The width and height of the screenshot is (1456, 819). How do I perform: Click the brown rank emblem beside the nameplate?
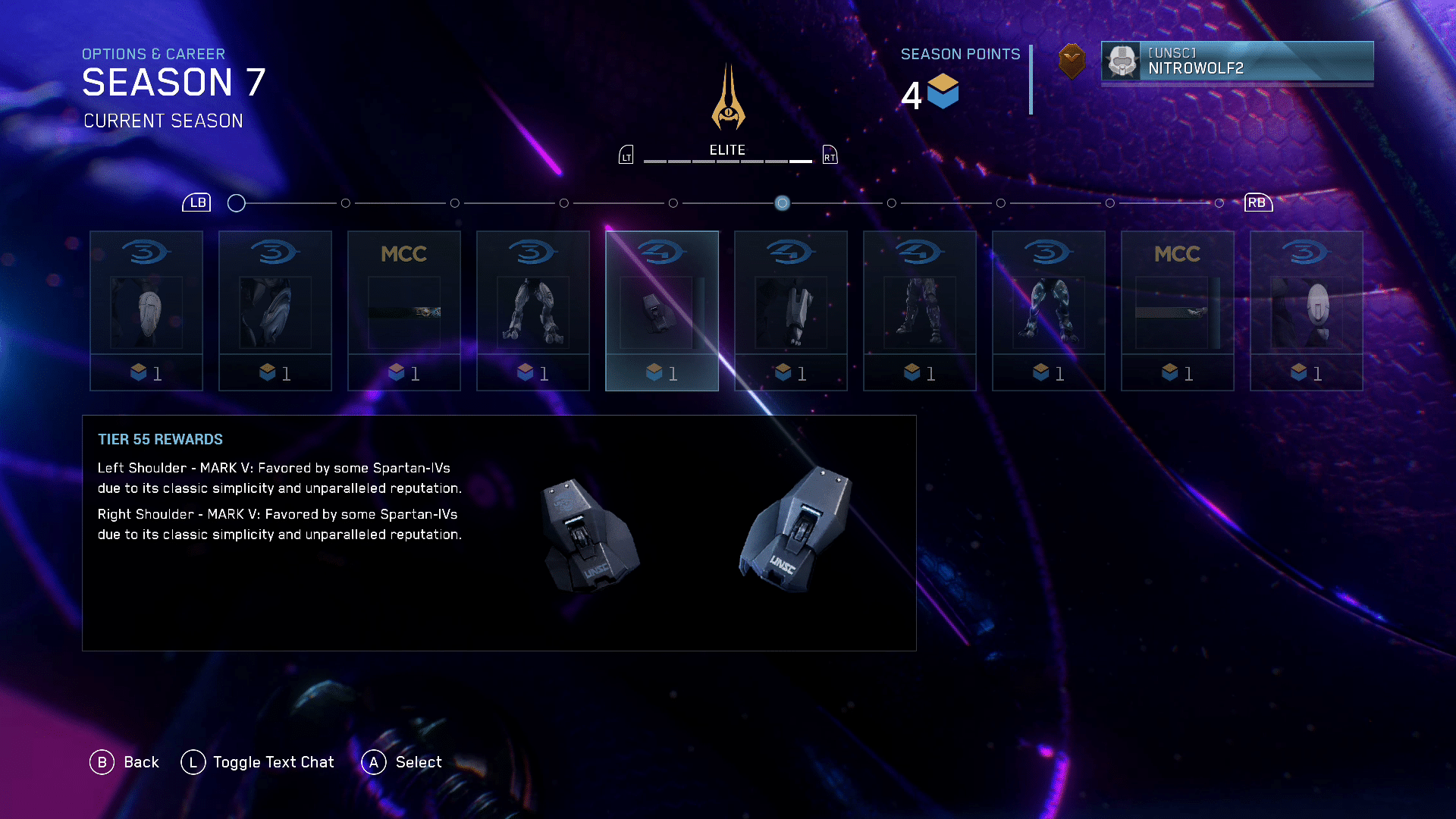pyautogui.click(x=1072, y=61)
